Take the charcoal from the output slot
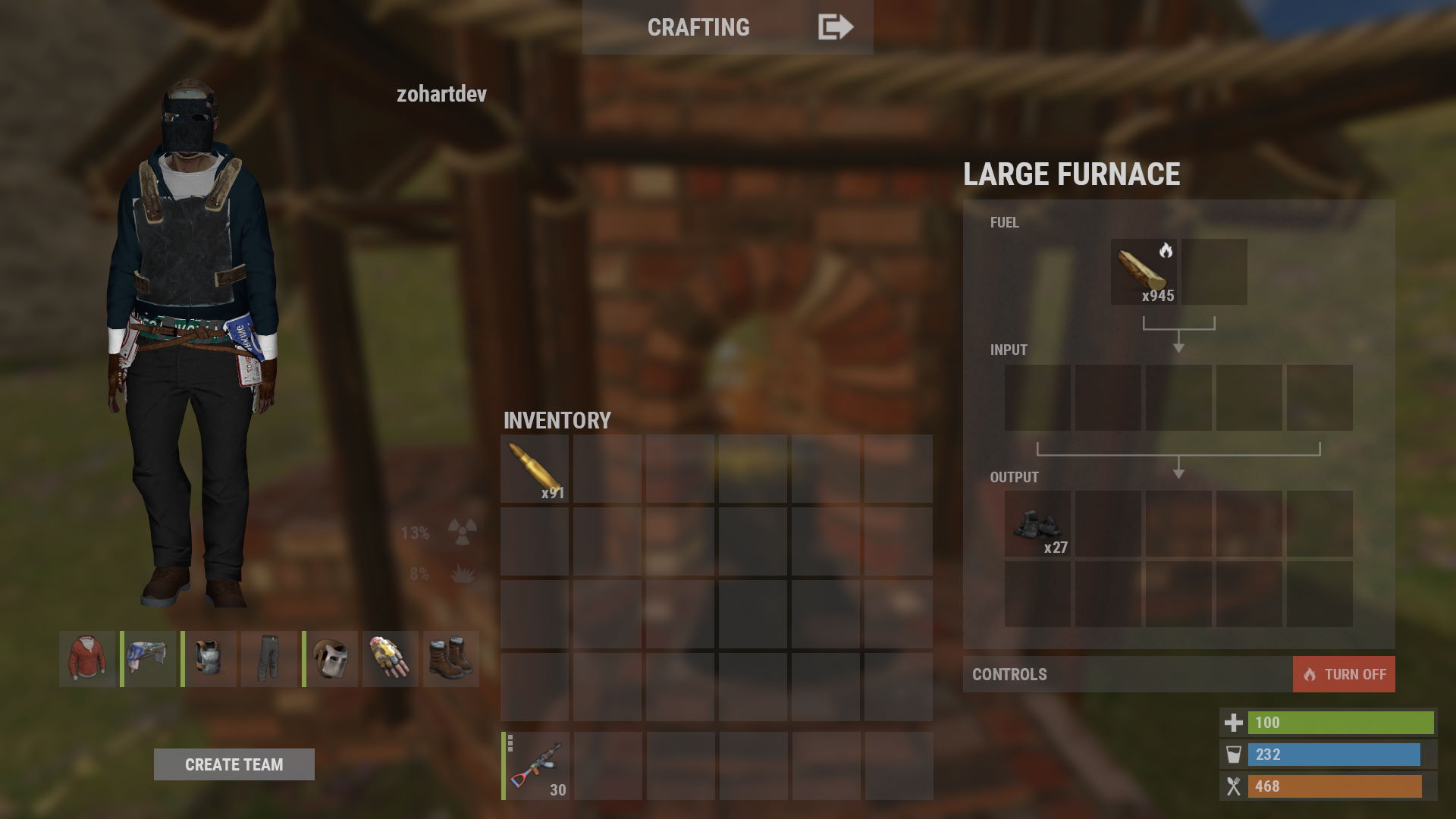The image size is (1456, 819). coord(1037,523)
